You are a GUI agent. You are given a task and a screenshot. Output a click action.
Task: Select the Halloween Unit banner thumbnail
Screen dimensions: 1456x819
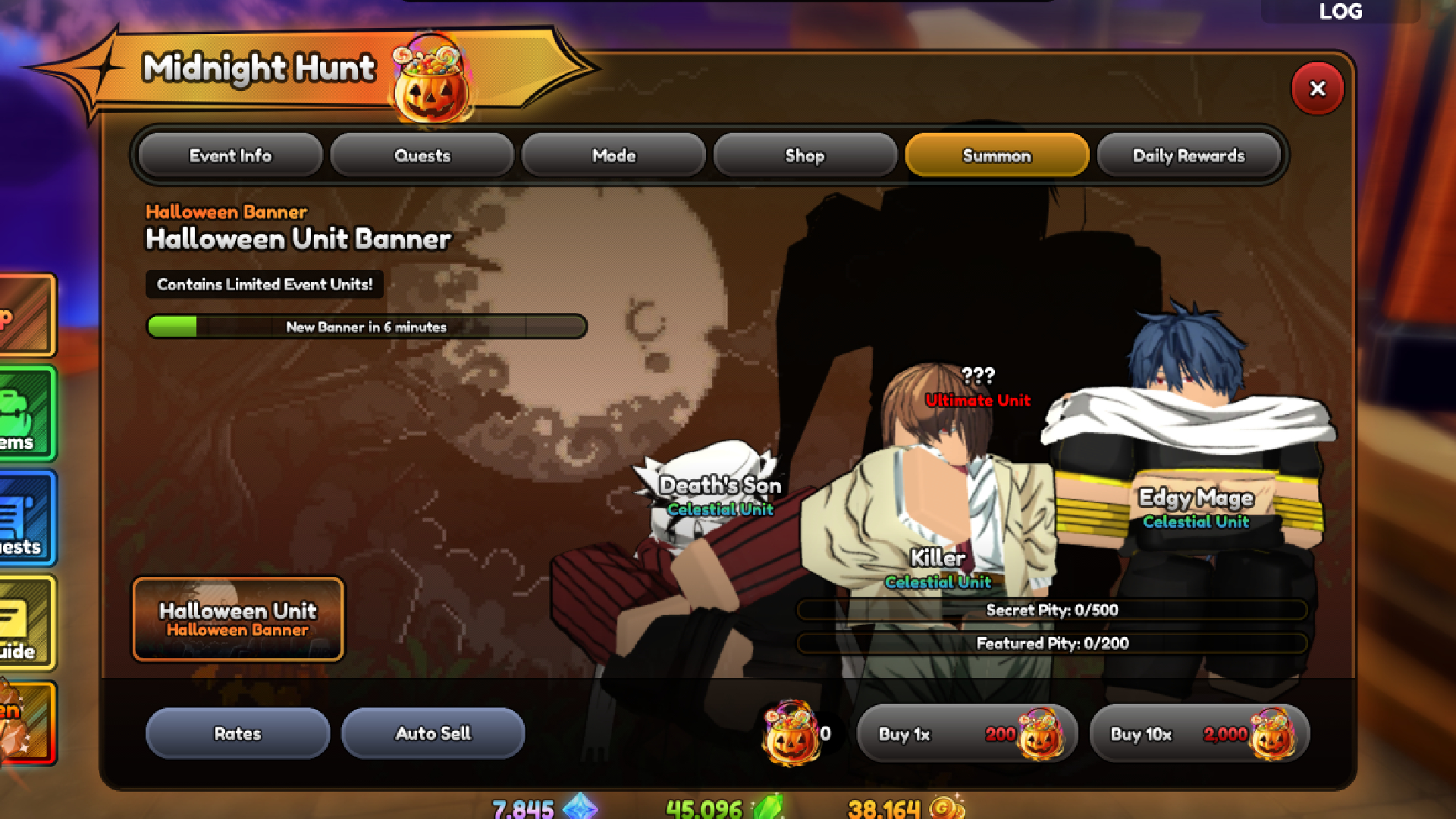[237, 620]
